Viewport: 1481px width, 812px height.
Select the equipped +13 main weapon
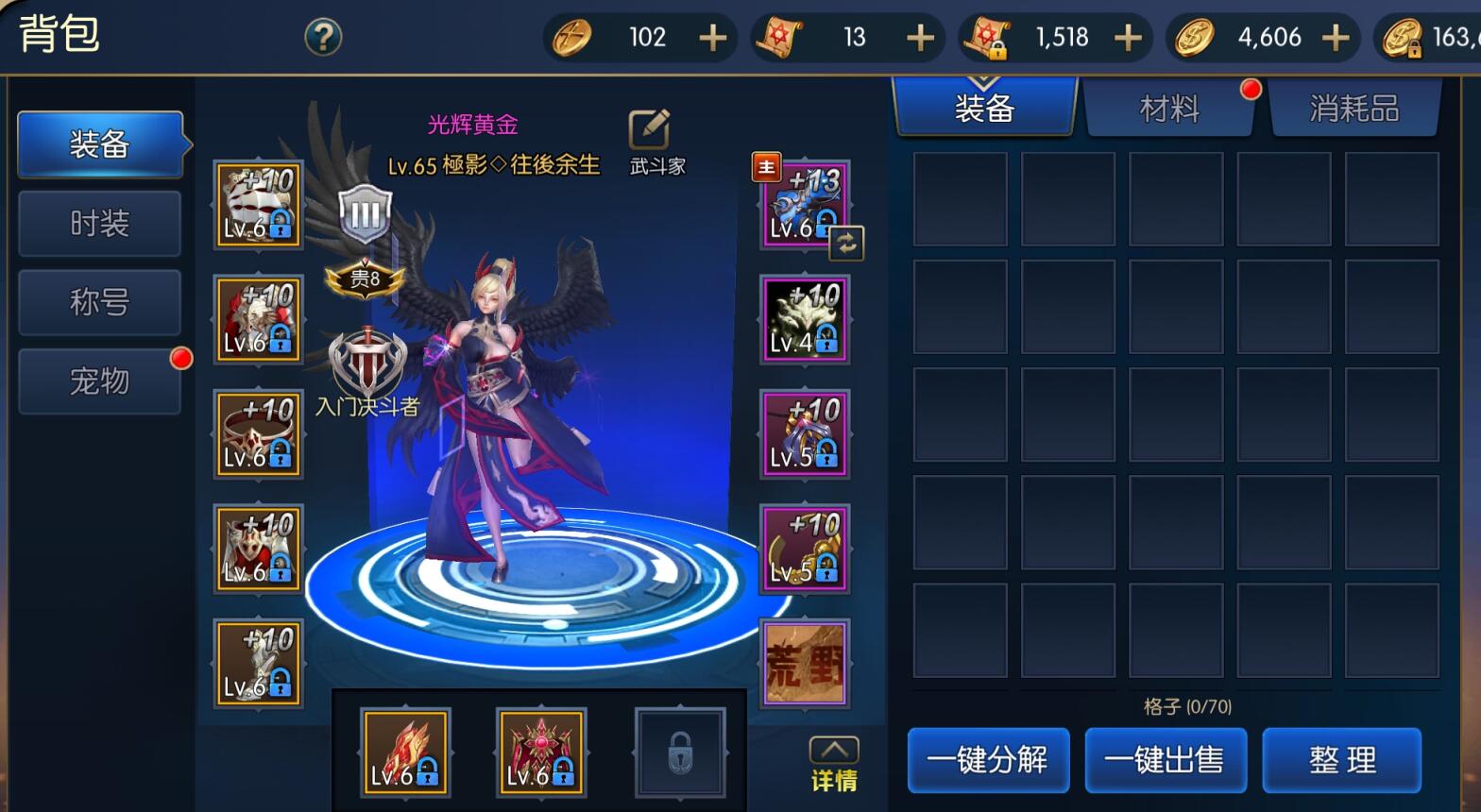coord(802,203)
